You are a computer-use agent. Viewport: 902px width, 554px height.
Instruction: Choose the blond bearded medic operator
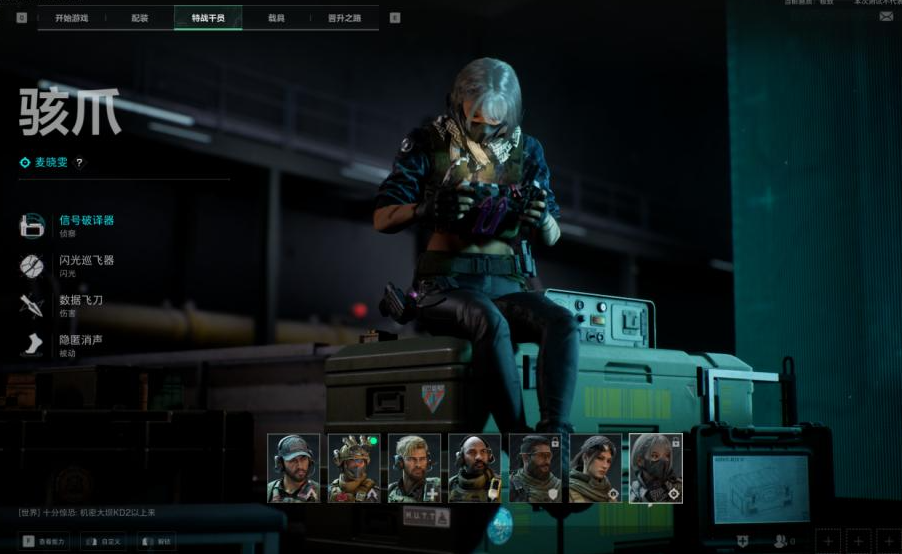pos(414,467)
